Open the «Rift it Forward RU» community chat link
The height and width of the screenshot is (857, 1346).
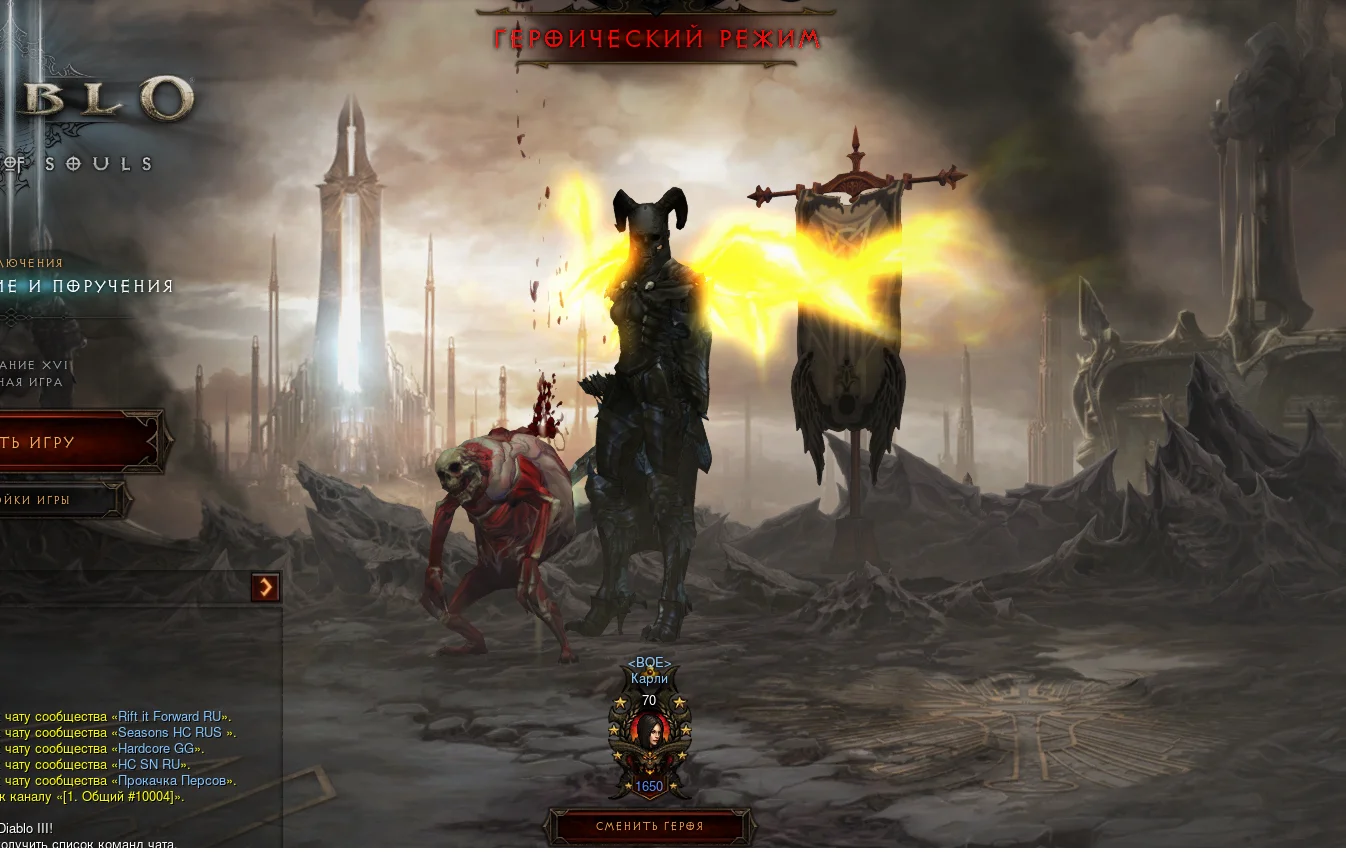point(170,717)
